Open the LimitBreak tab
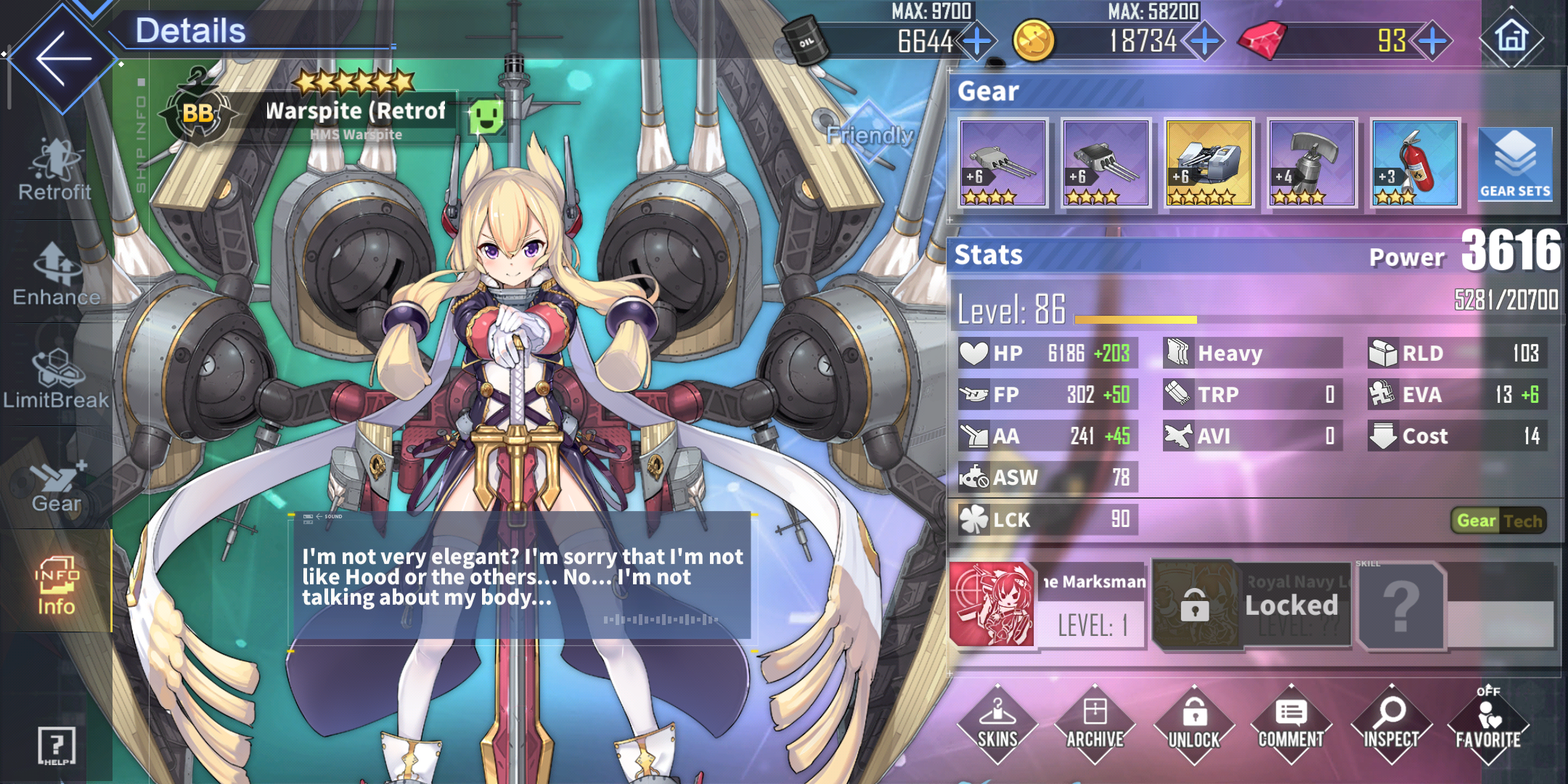Viewport: 1568px width, 784px height. coord(56,379)
